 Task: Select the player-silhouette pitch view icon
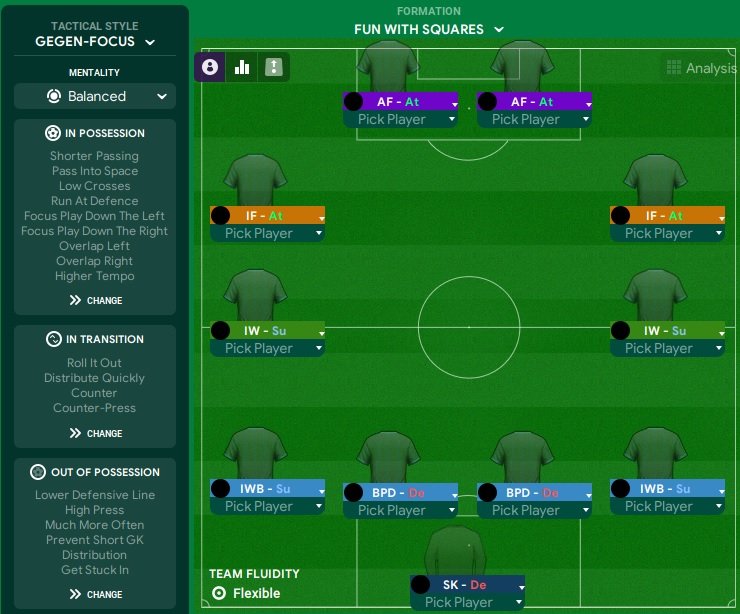(210, 67)
